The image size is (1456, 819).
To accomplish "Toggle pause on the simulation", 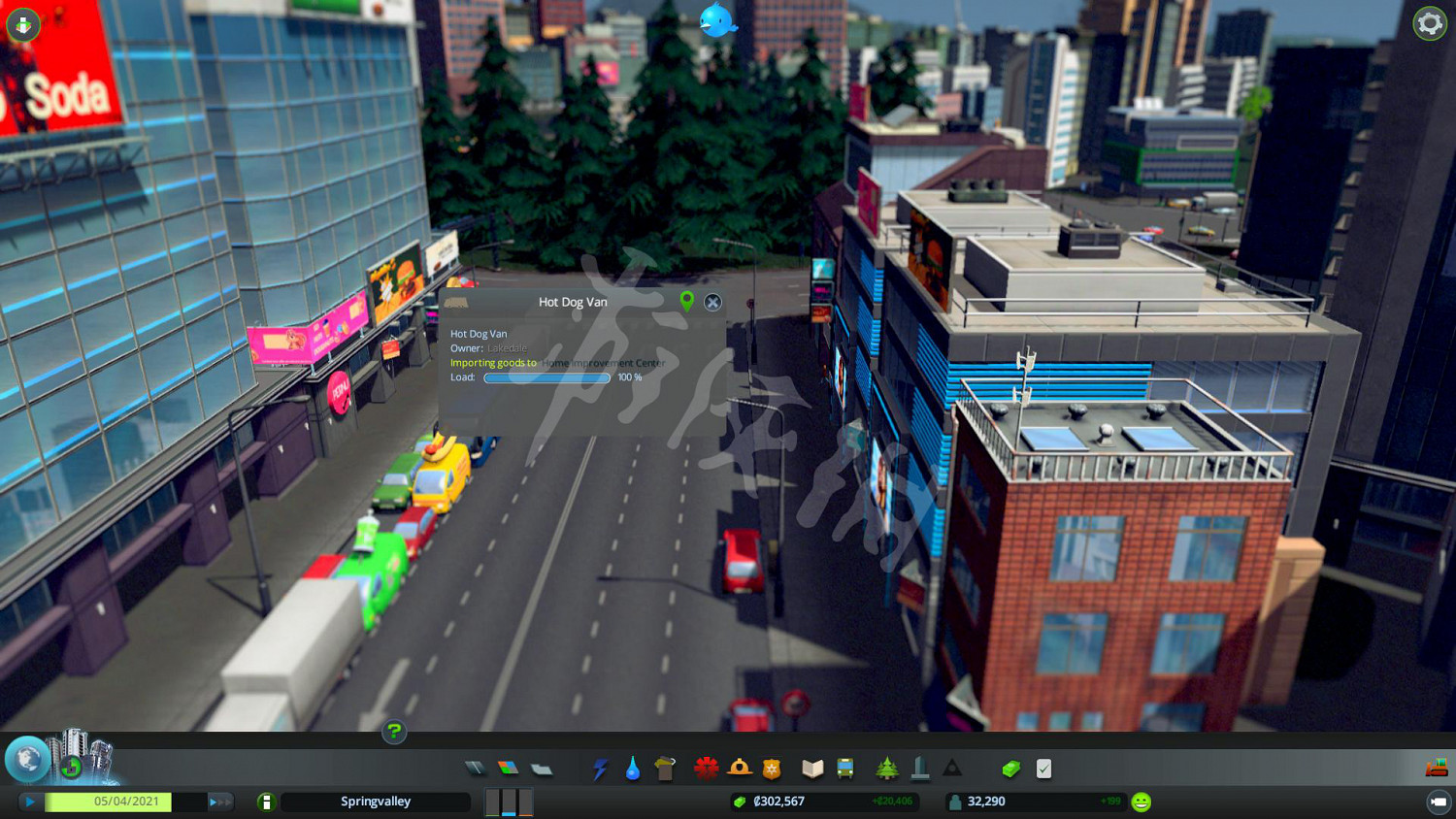I will [29, 802].
